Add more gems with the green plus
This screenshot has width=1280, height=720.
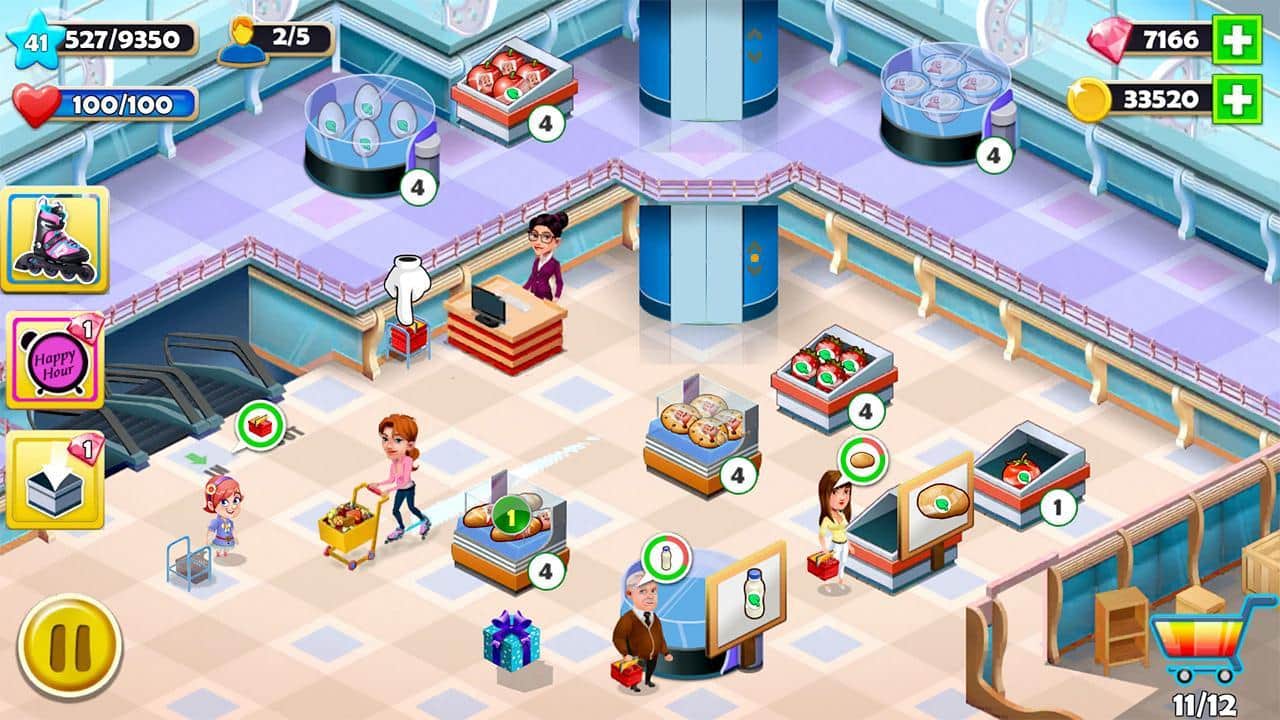pyautogui.click(x=1236, y=40)
